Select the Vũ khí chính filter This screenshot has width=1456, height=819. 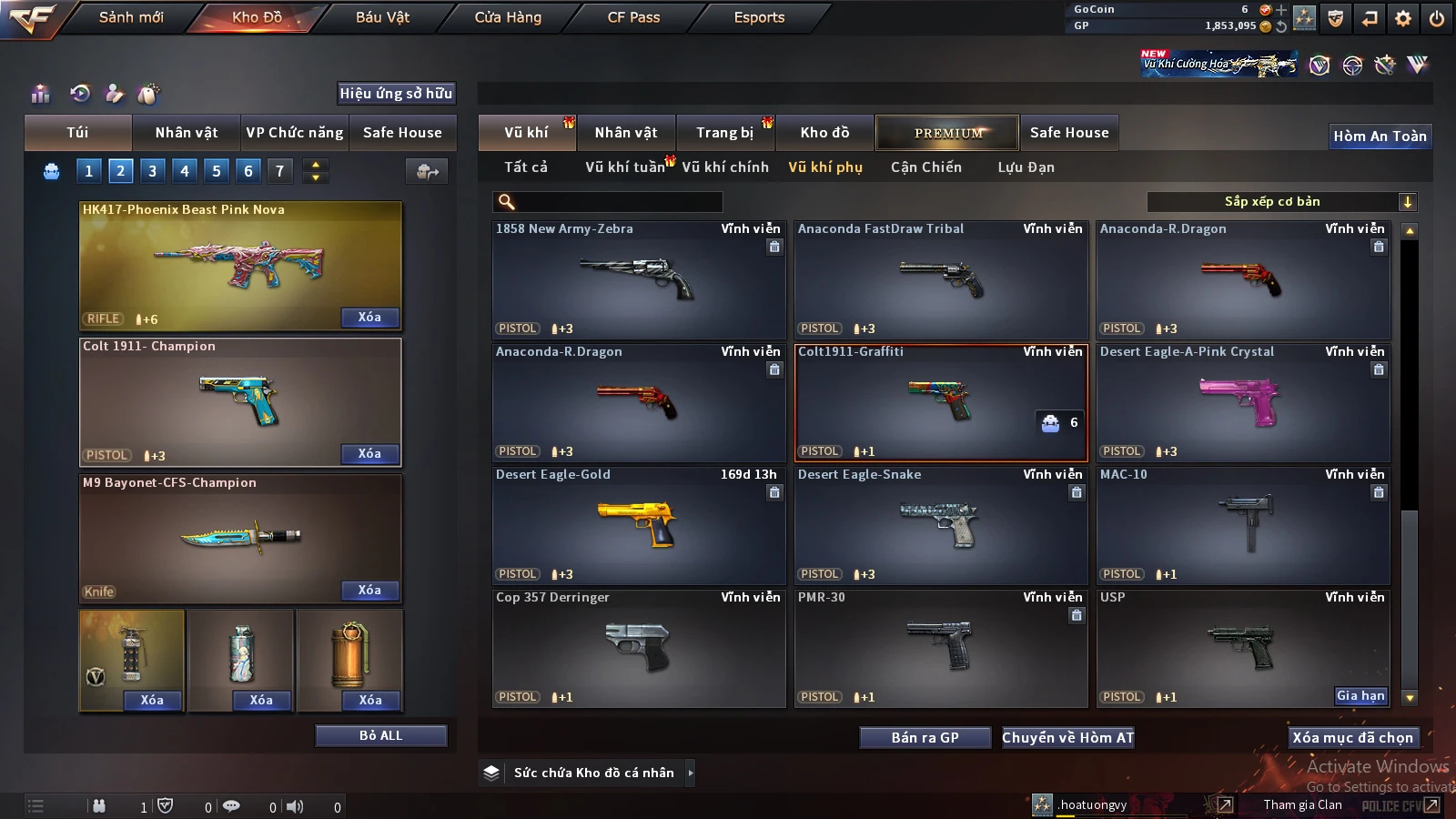point(725,167)
